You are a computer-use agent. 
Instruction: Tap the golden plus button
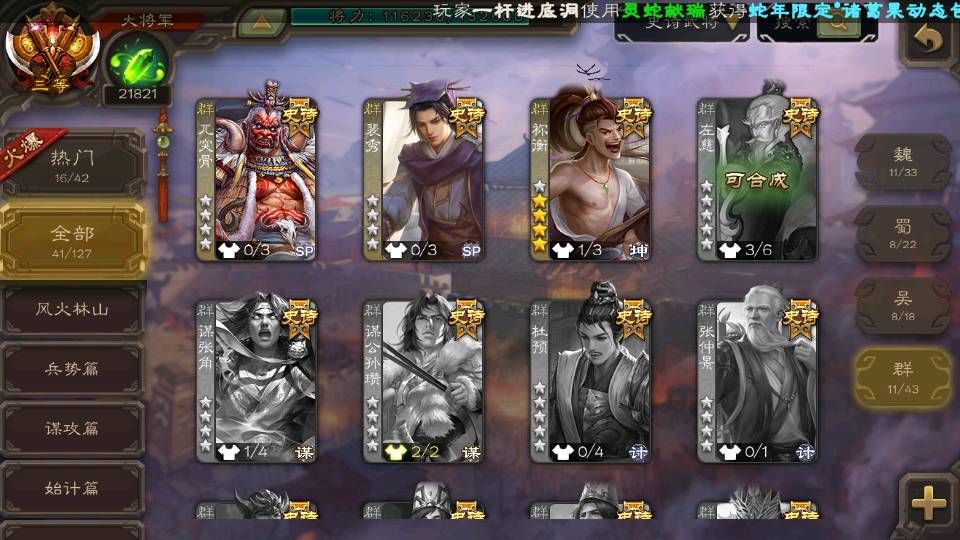(928, 502)
